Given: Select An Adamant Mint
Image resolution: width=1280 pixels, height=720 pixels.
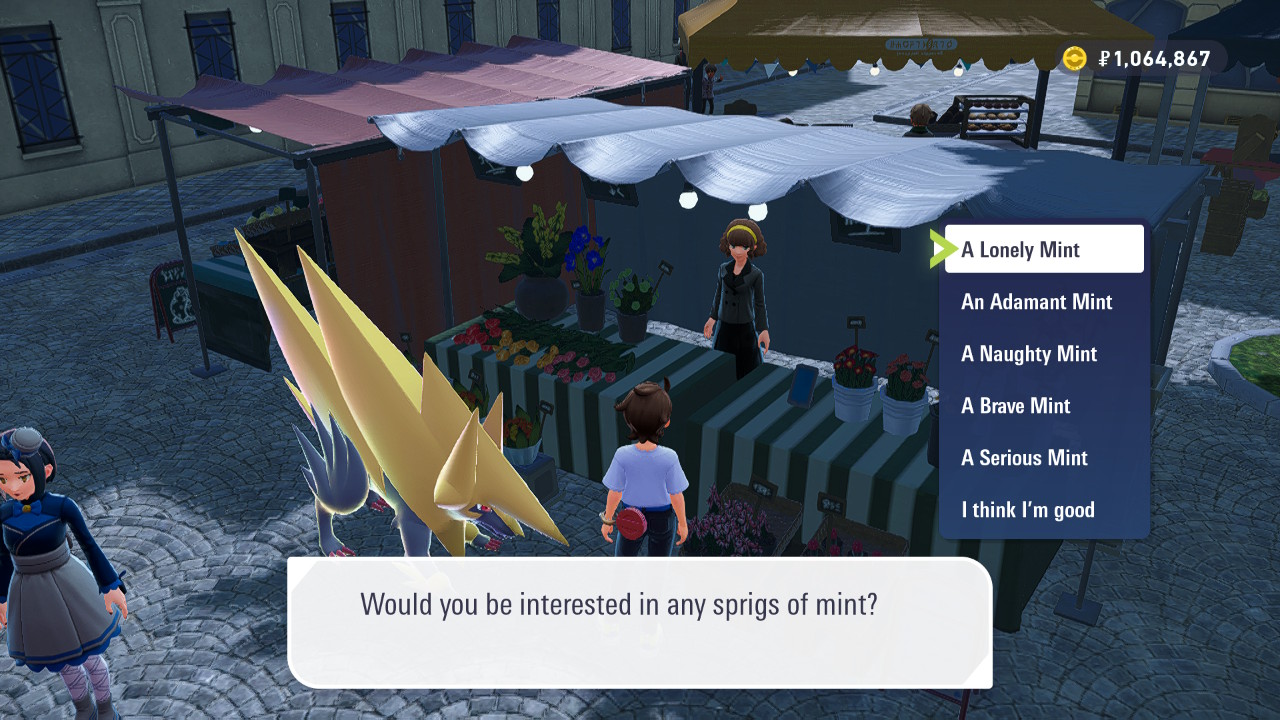Looking at the screenshot, I should click(1037, 302).
